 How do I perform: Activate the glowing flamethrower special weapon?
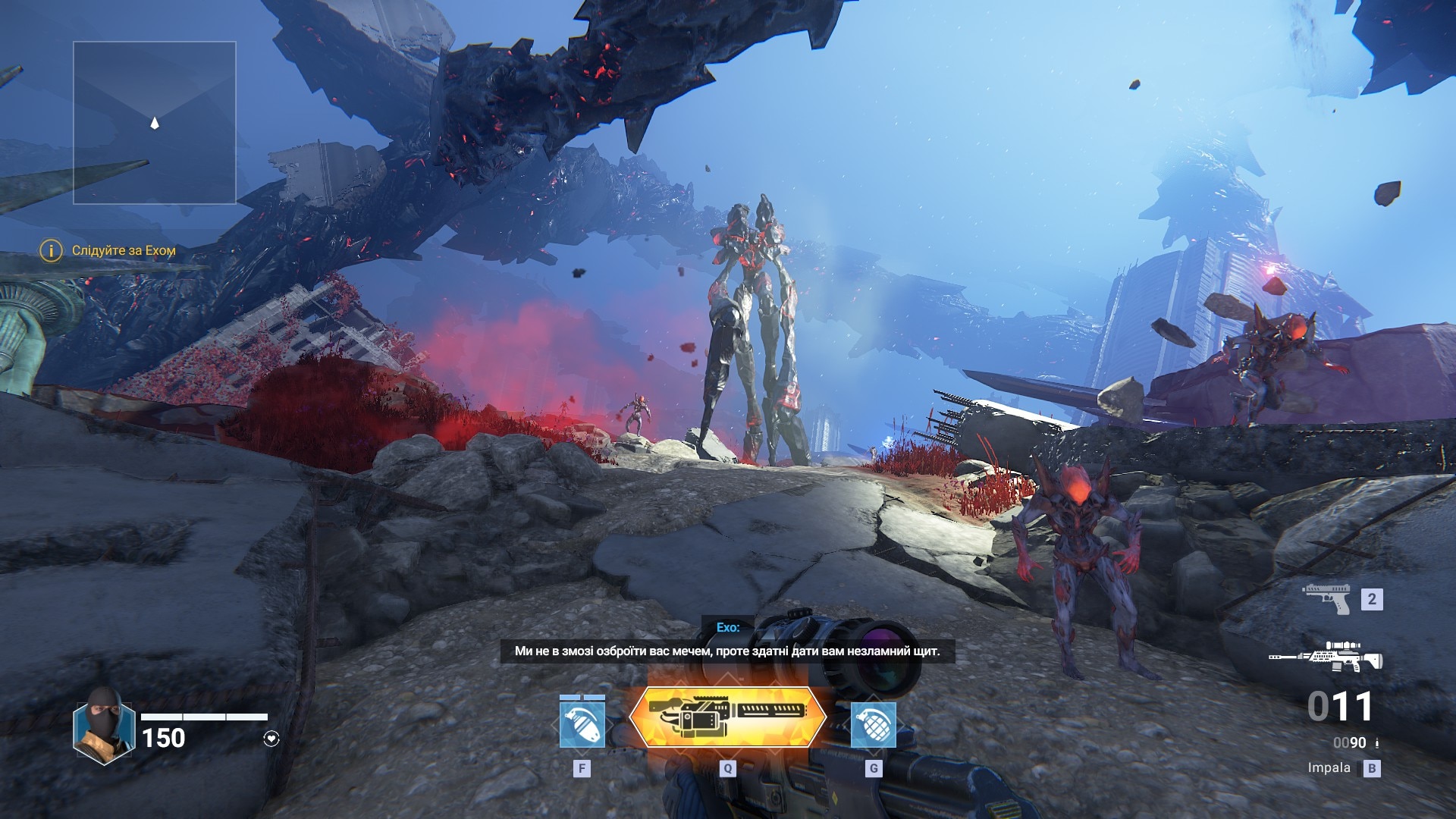(x=727, y=717)
